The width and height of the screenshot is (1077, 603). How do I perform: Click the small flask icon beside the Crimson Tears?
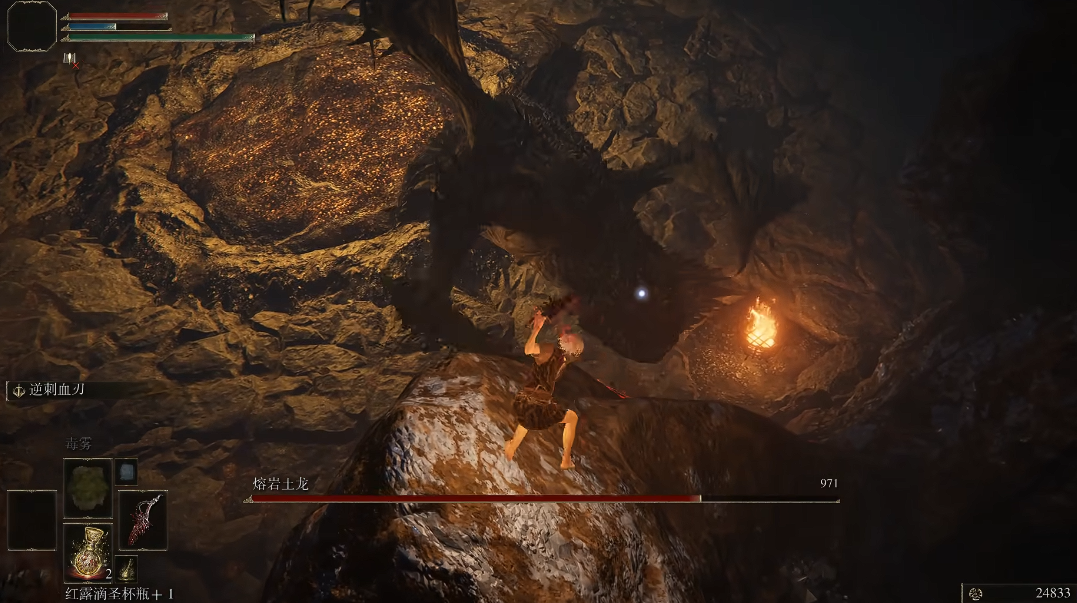(127, 569)
